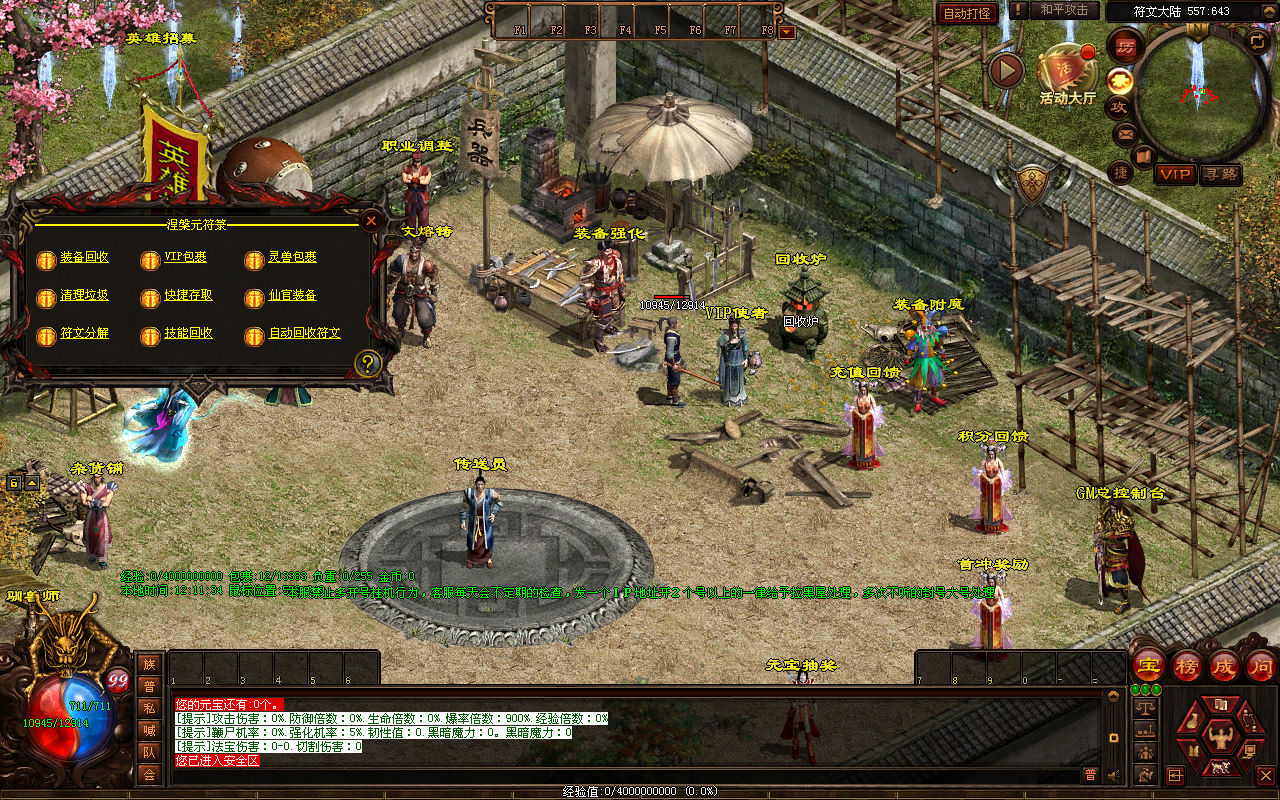This screenshot has width=1280, height=800.
Task: Close the 涅槃元符箓 panel
Action: click(371, 220)
